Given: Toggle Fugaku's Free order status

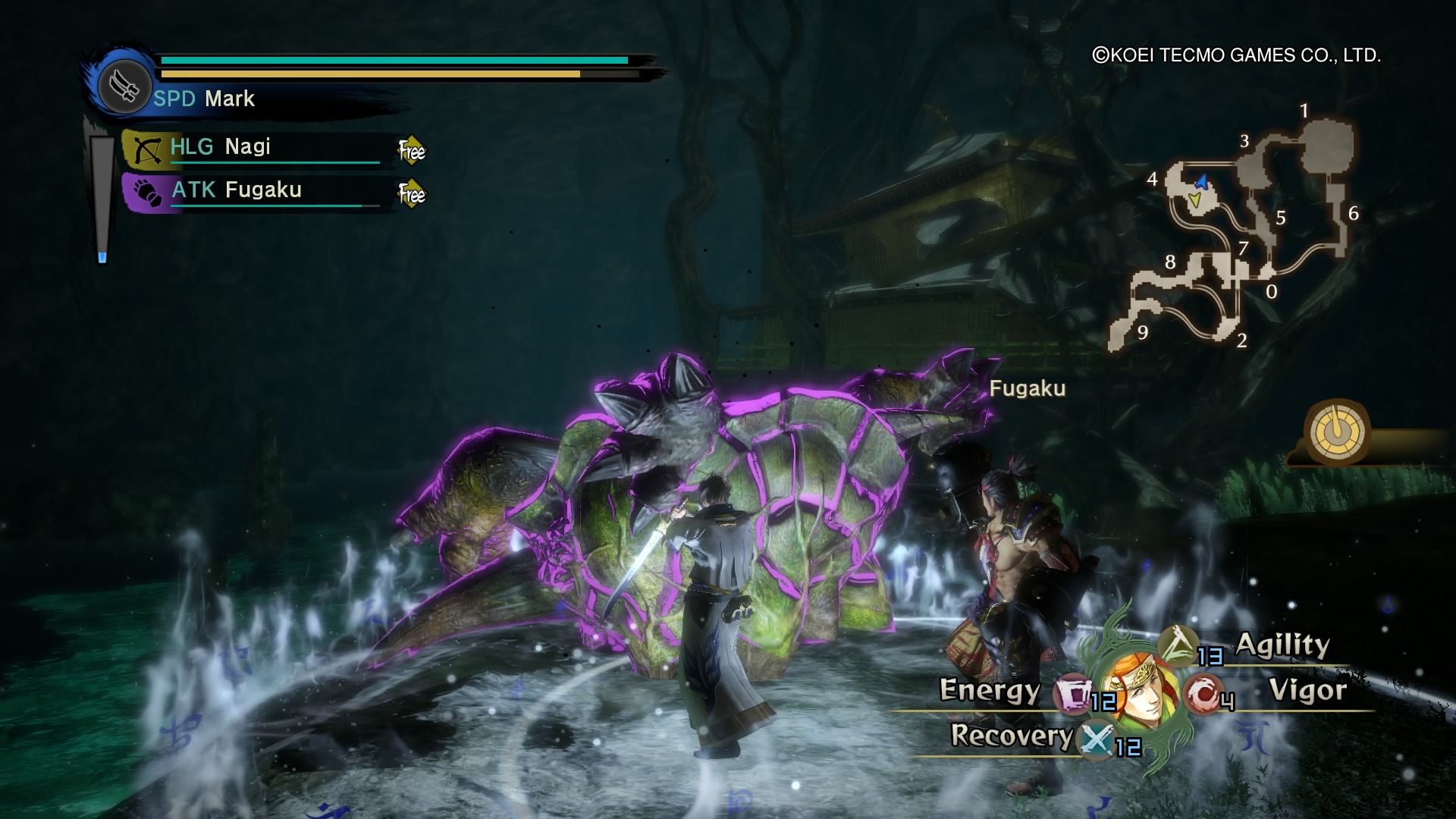Looking at the screenshot, I should pyautogui.click(x=410, y=194).
